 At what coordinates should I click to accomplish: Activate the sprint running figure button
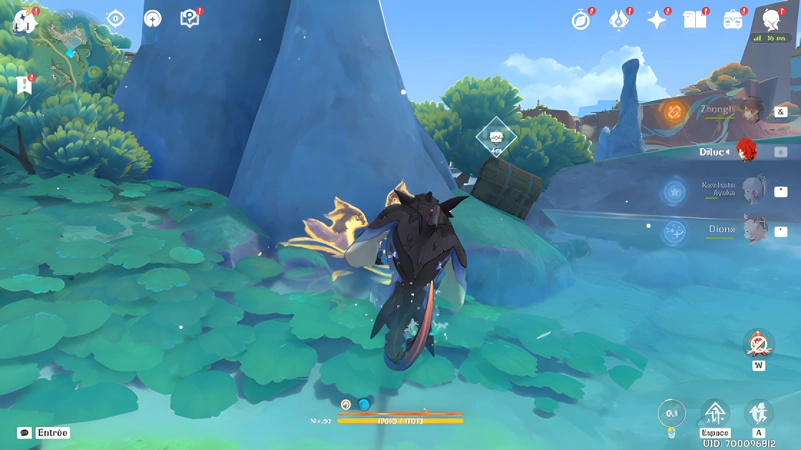tap(759, 413)
